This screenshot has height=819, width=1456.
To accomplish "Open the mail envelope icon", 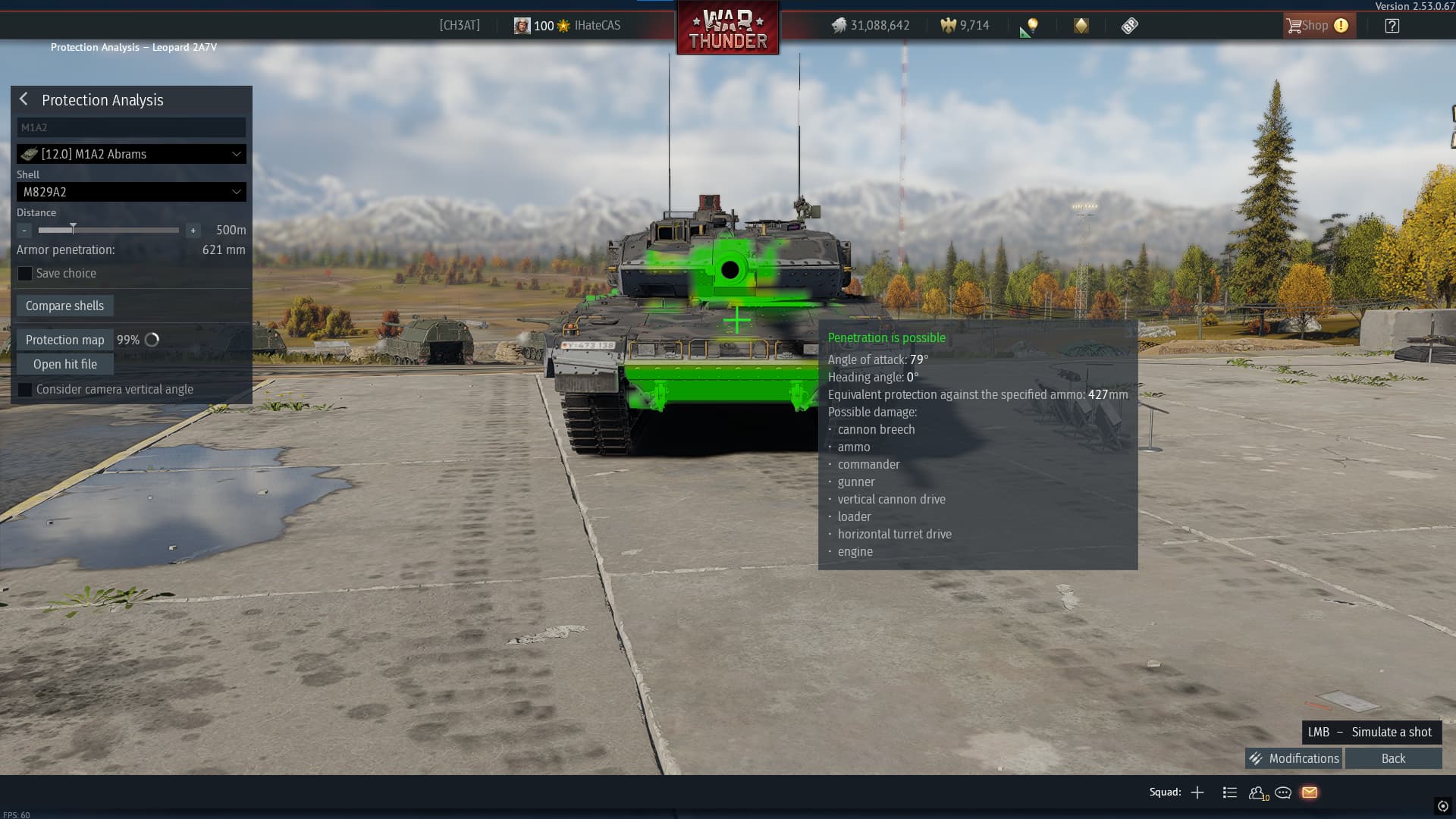I will tap(1310, 792).
